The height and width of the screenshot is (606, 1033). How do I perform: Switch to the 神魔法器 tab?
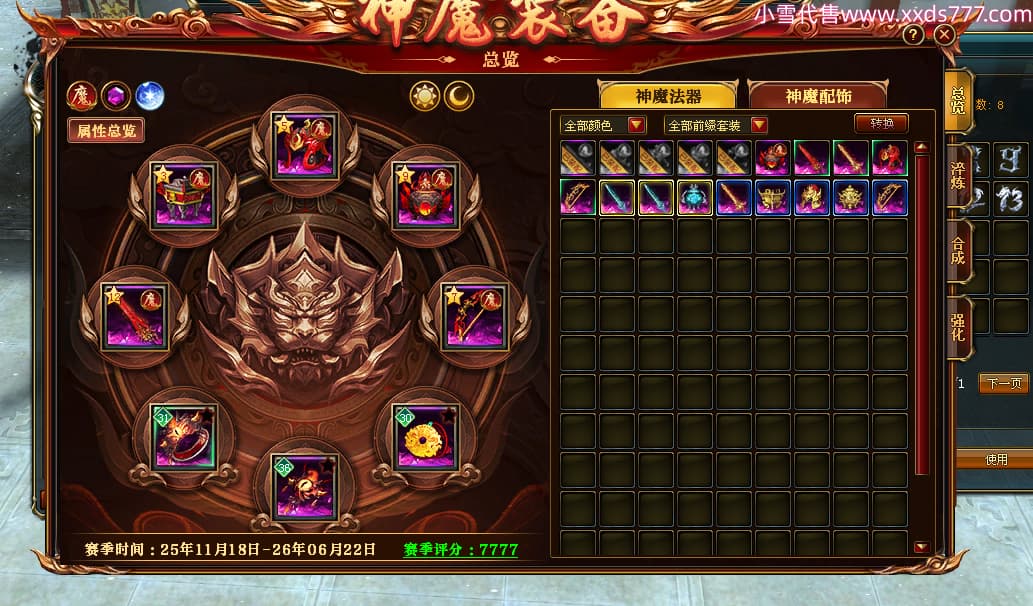(x=667, y=96)
